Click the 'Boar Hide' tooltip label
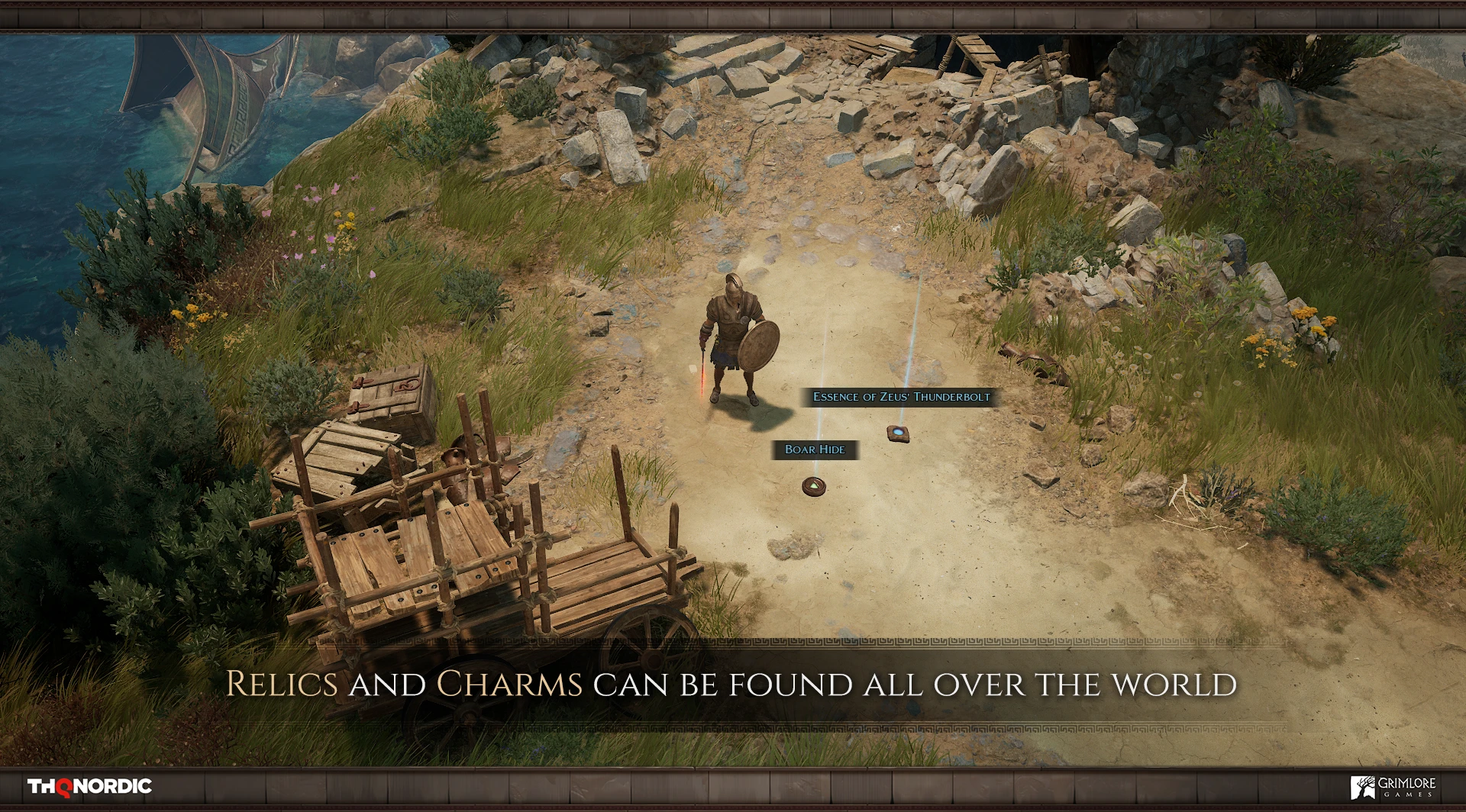Screen dimensions: 1466x812 [x=814, y=451]
